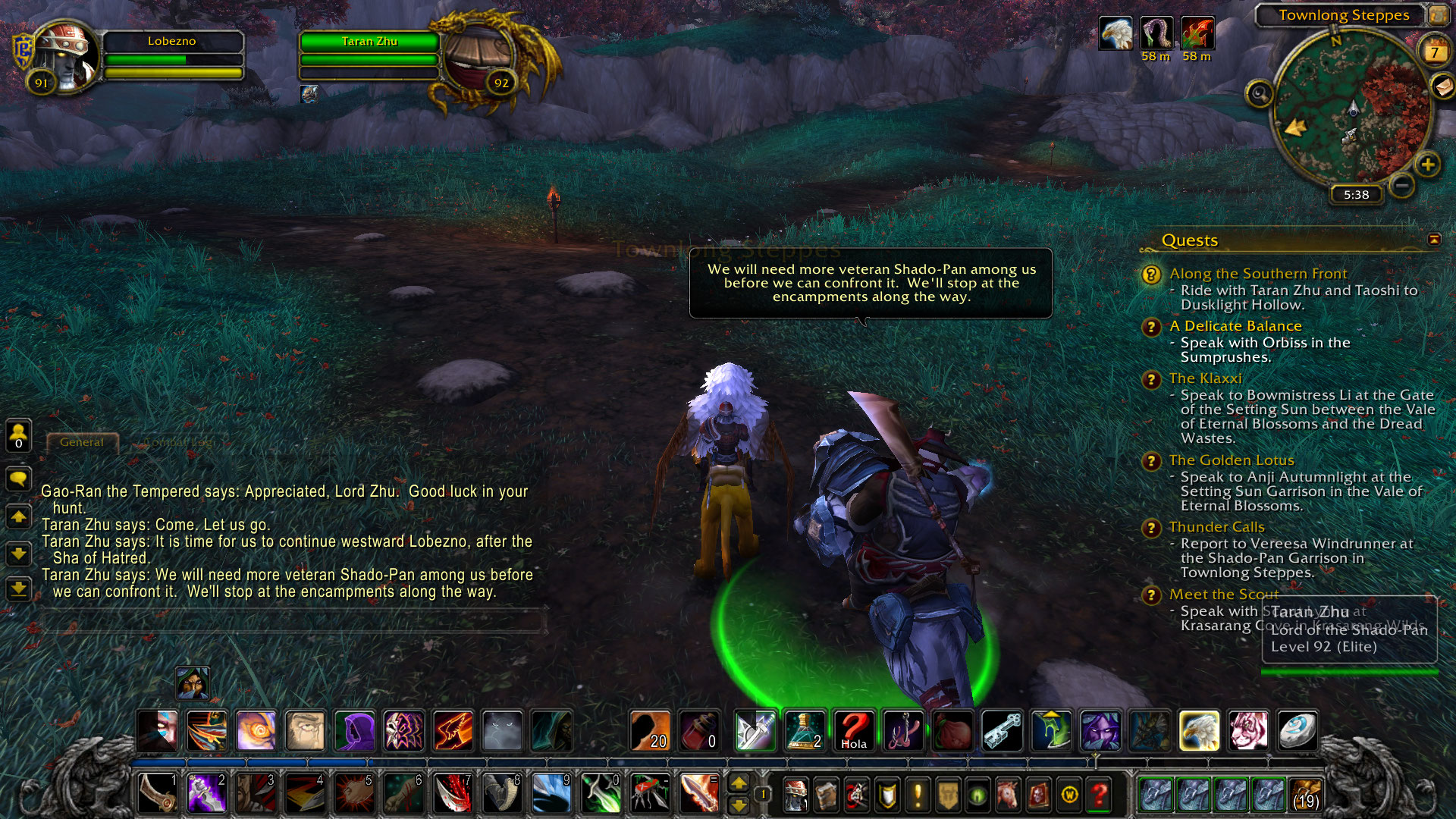Click Lobezno's player portrait

[67, 58]
